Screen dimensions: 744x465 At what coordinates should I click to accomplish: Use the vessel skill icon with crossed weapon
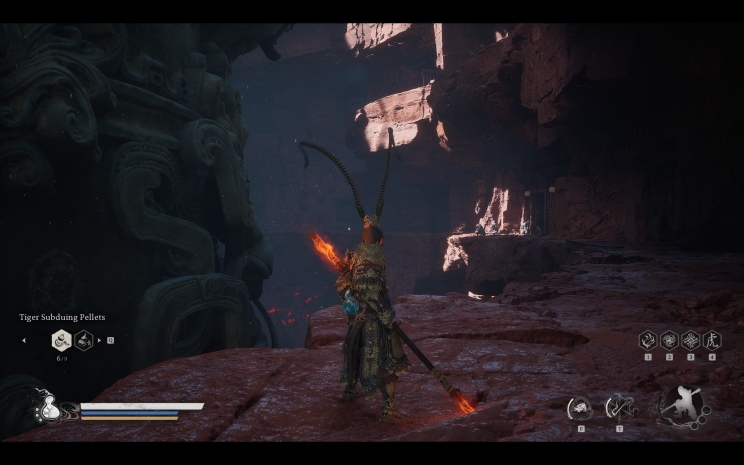(x=619, y=408)
